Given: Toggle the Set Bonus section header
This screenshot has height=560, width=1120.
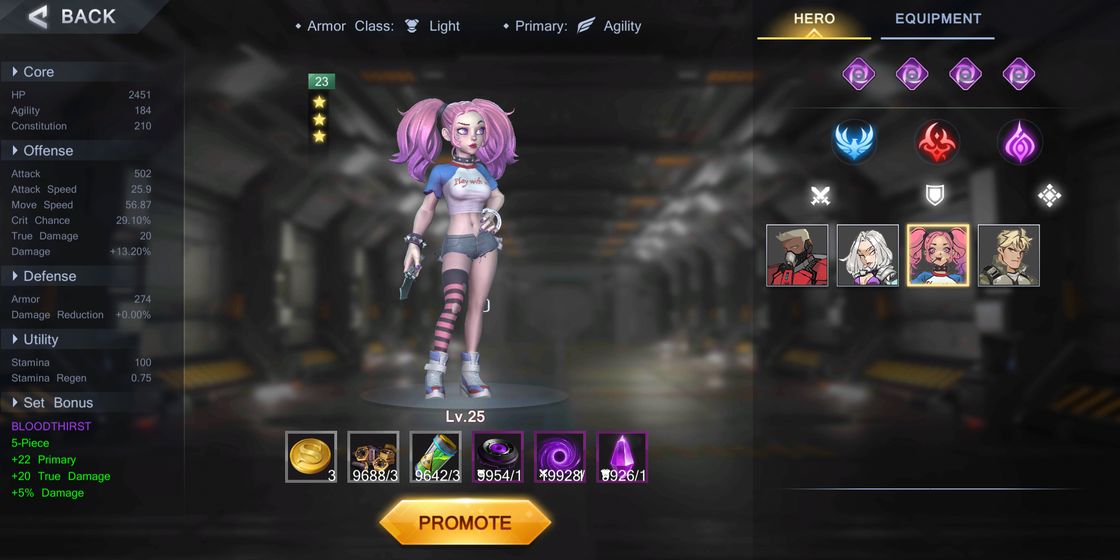Looking at the screenshot, I should pos(57,403).
